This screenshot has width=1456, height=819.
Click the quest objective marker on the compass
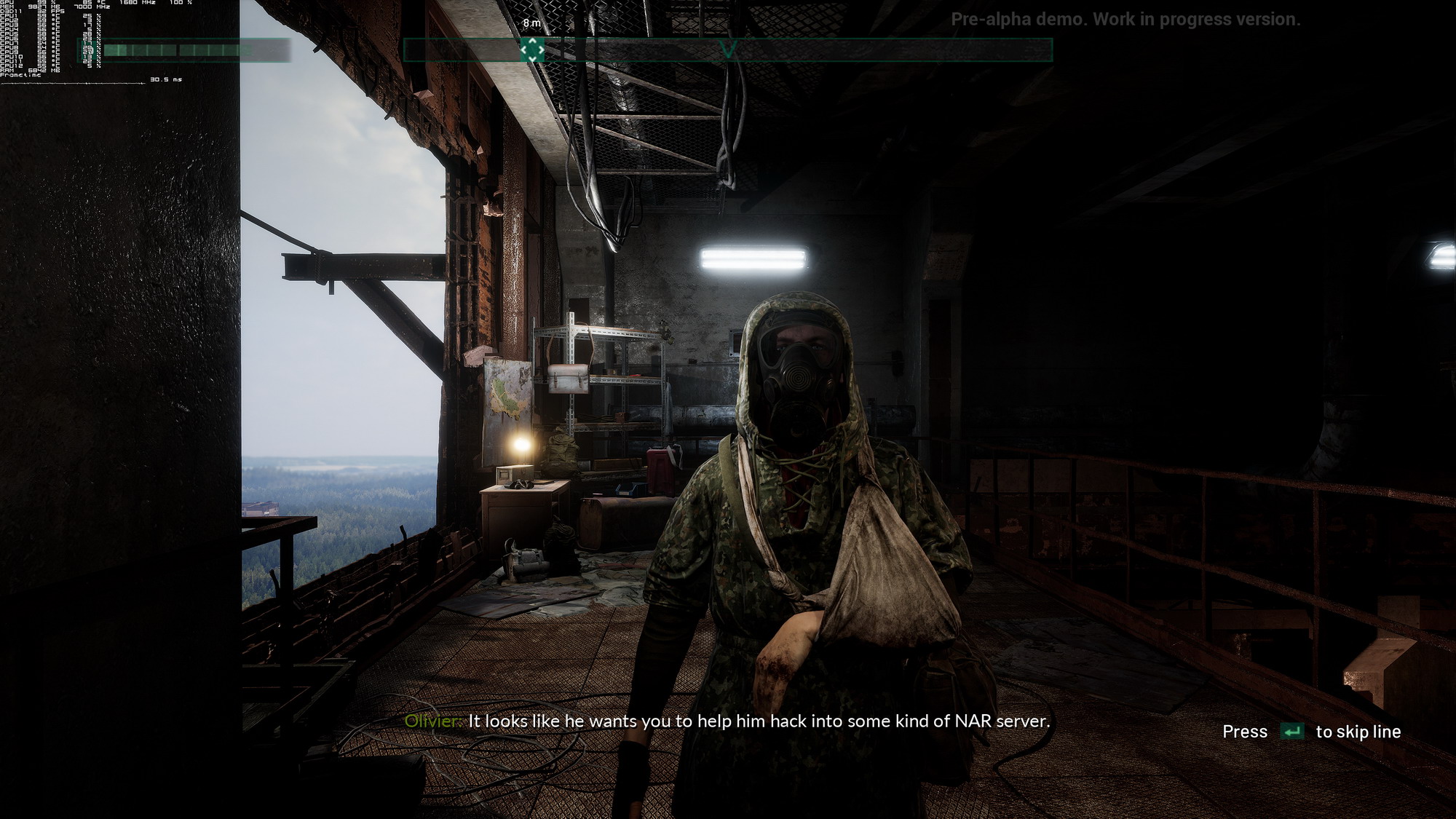point(532,50)
